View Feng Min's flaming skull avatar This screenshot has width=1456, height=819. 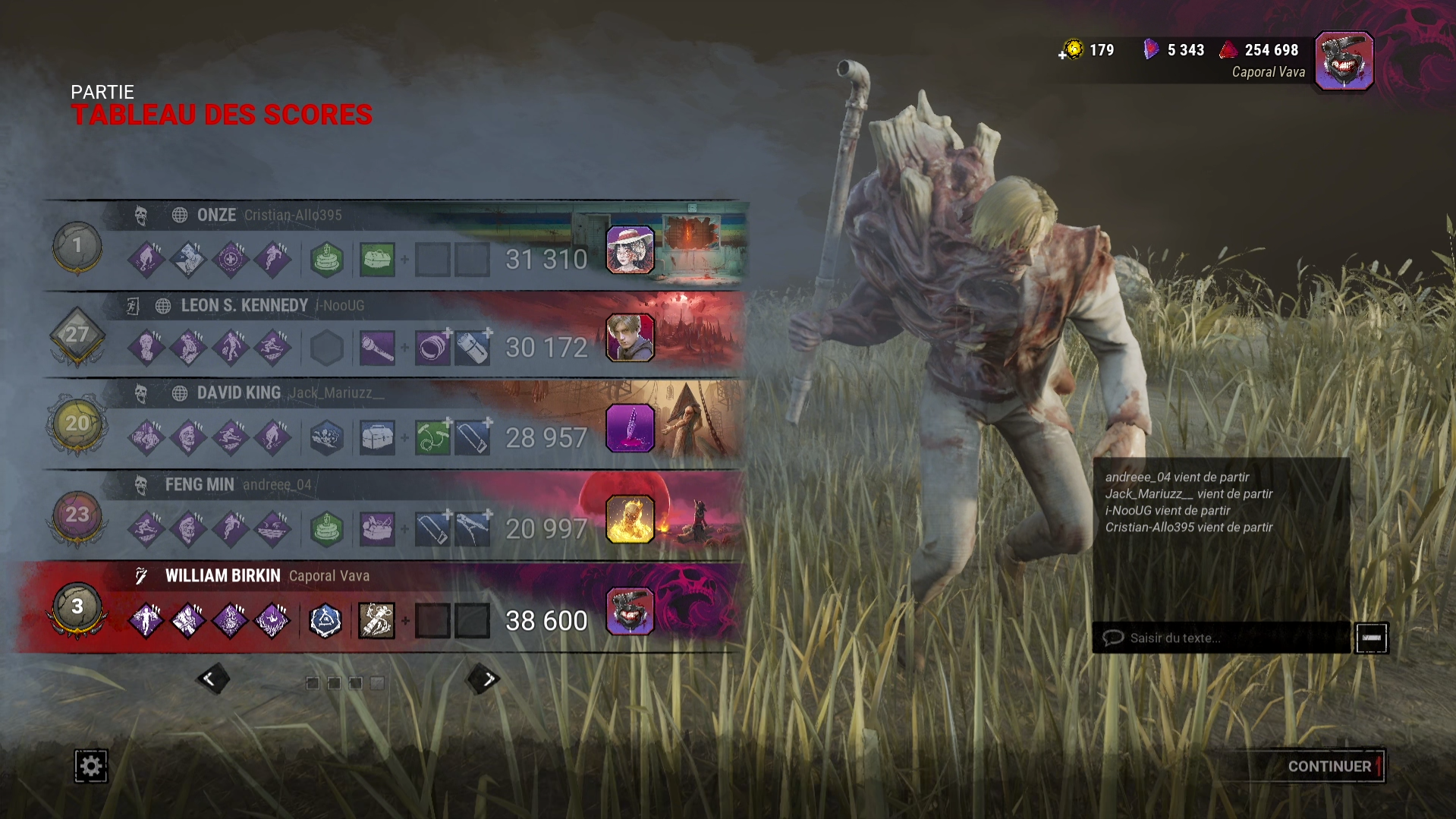click(630, 520)
